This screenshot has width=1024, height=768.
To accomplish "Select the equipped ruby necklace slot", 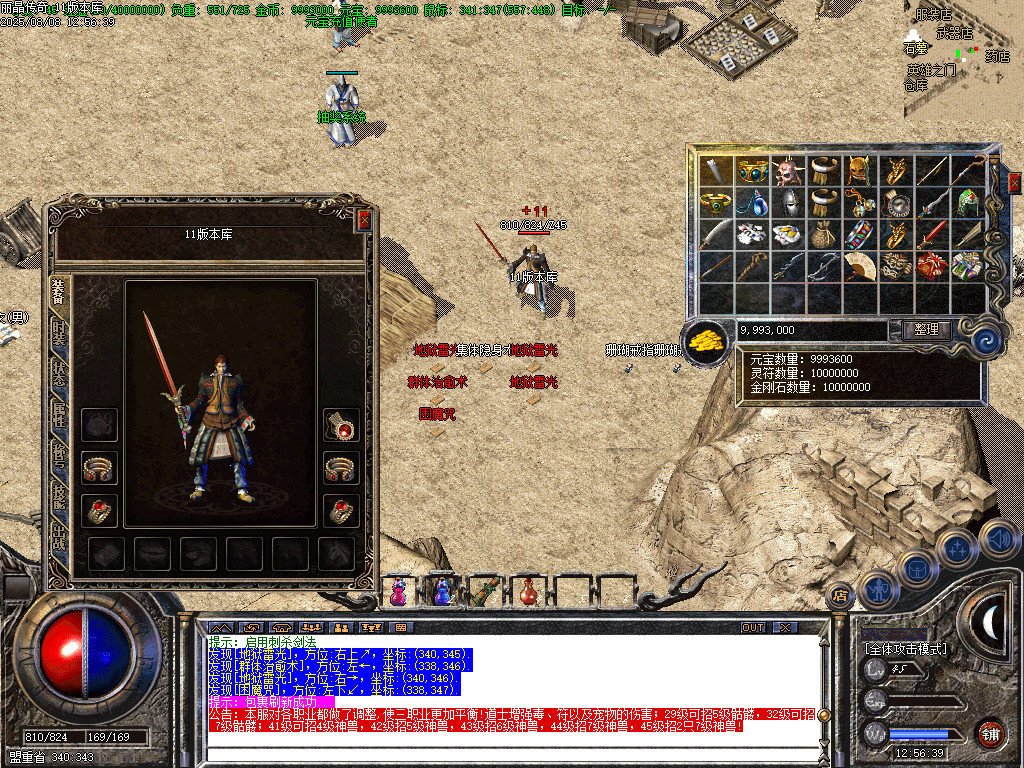I will pyautogui.click(x=342, y=427).
